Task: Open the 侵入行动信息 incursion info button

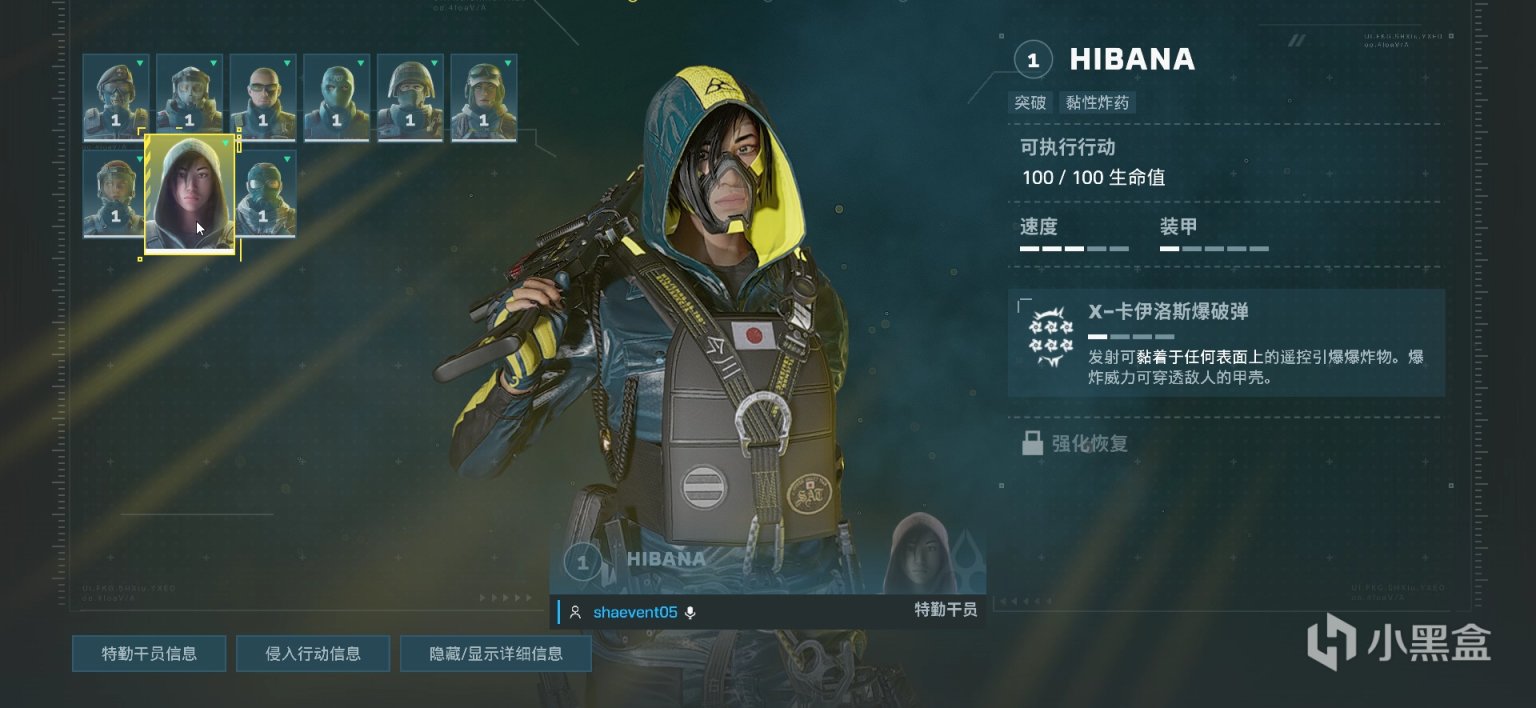Action: click(313, 654)
